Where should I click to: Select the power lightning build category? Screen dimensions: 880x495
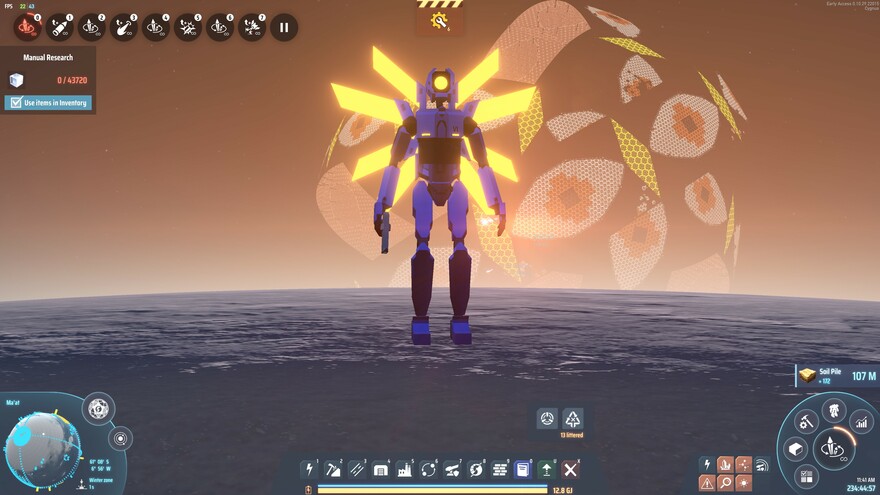(x=310, y=469)
